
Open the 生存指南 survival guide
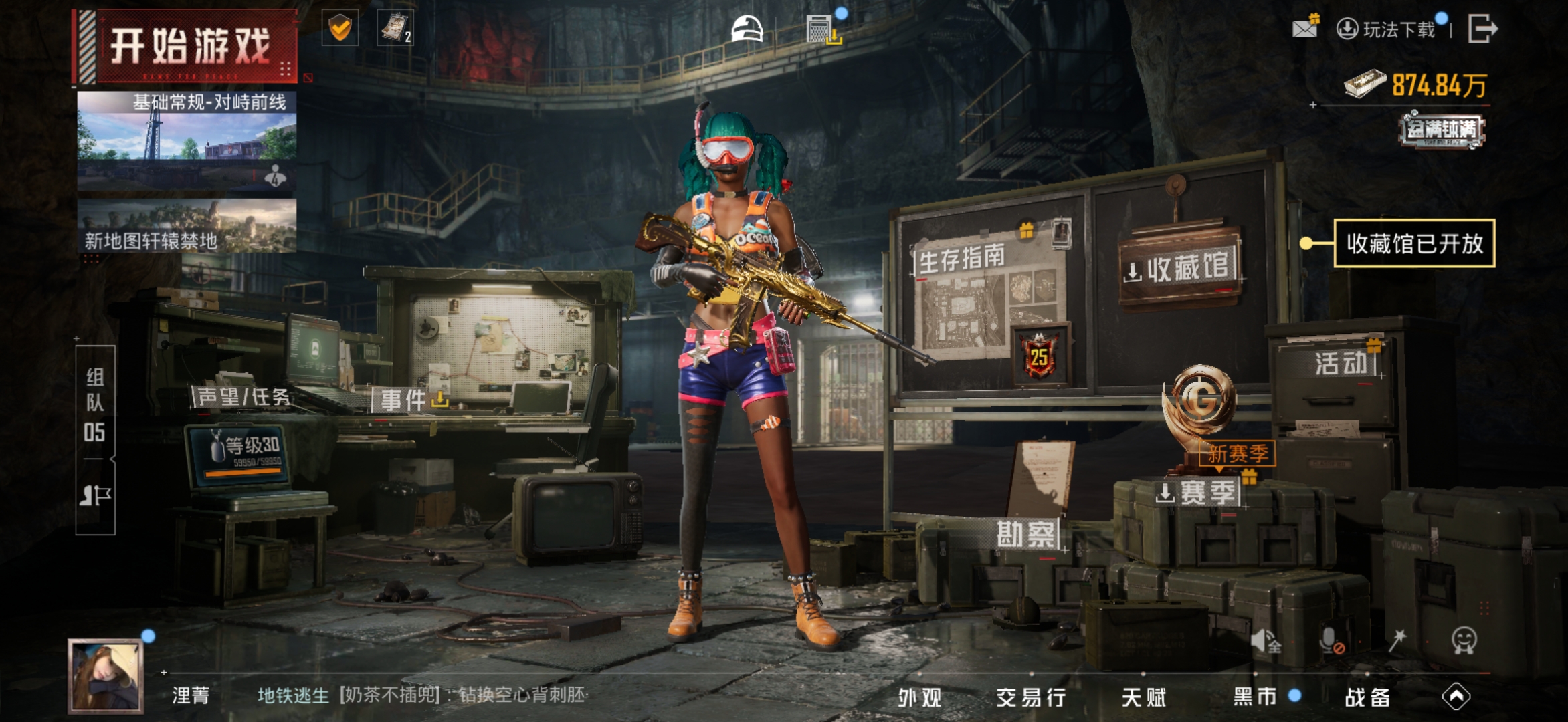click(962, 259)
